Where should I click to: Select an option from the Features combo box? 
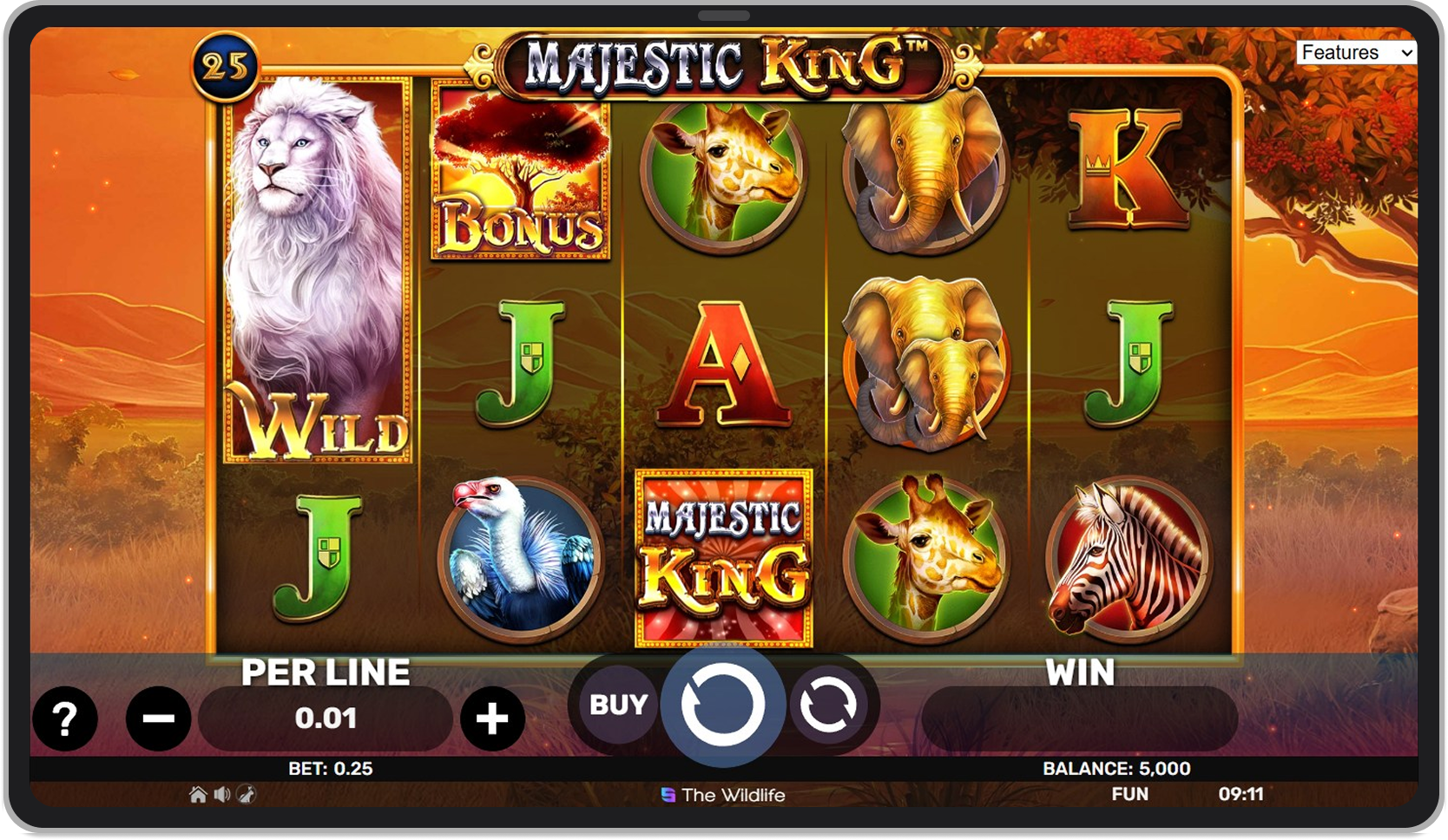[1358, 52]
